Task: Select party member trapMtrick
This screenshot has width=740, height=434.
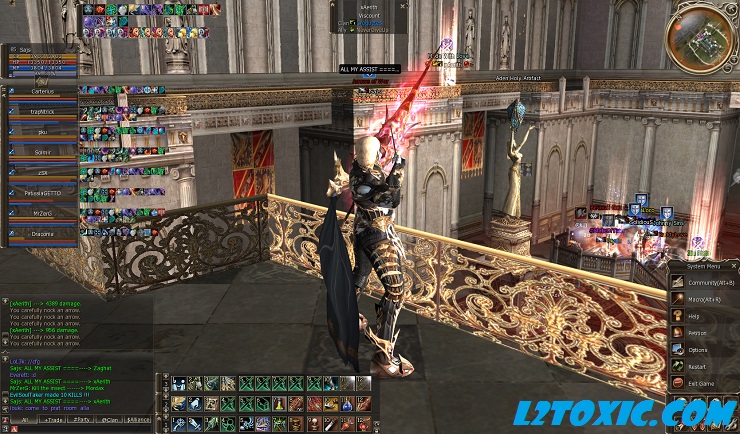Action: (42, 111)
